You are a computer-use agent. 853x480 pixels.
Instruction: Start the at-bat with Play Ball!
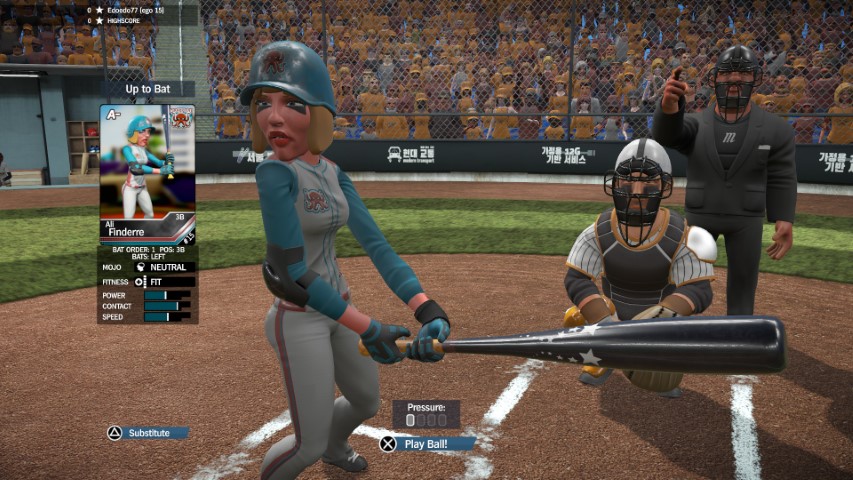pos(425,444)
